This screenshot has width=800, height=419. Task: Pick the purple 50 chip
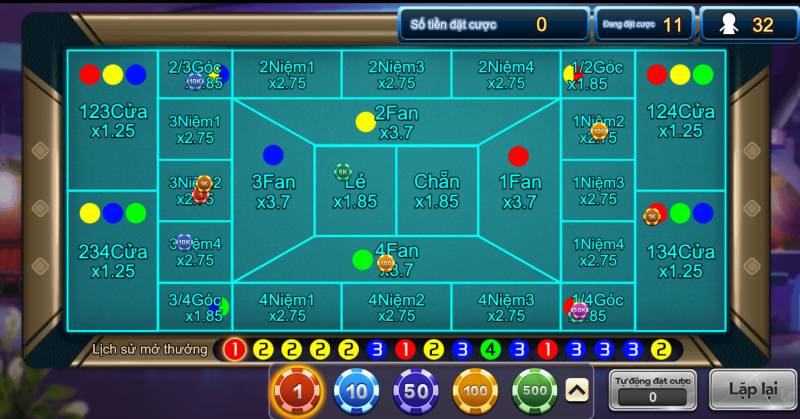click(x=416, y=391)
